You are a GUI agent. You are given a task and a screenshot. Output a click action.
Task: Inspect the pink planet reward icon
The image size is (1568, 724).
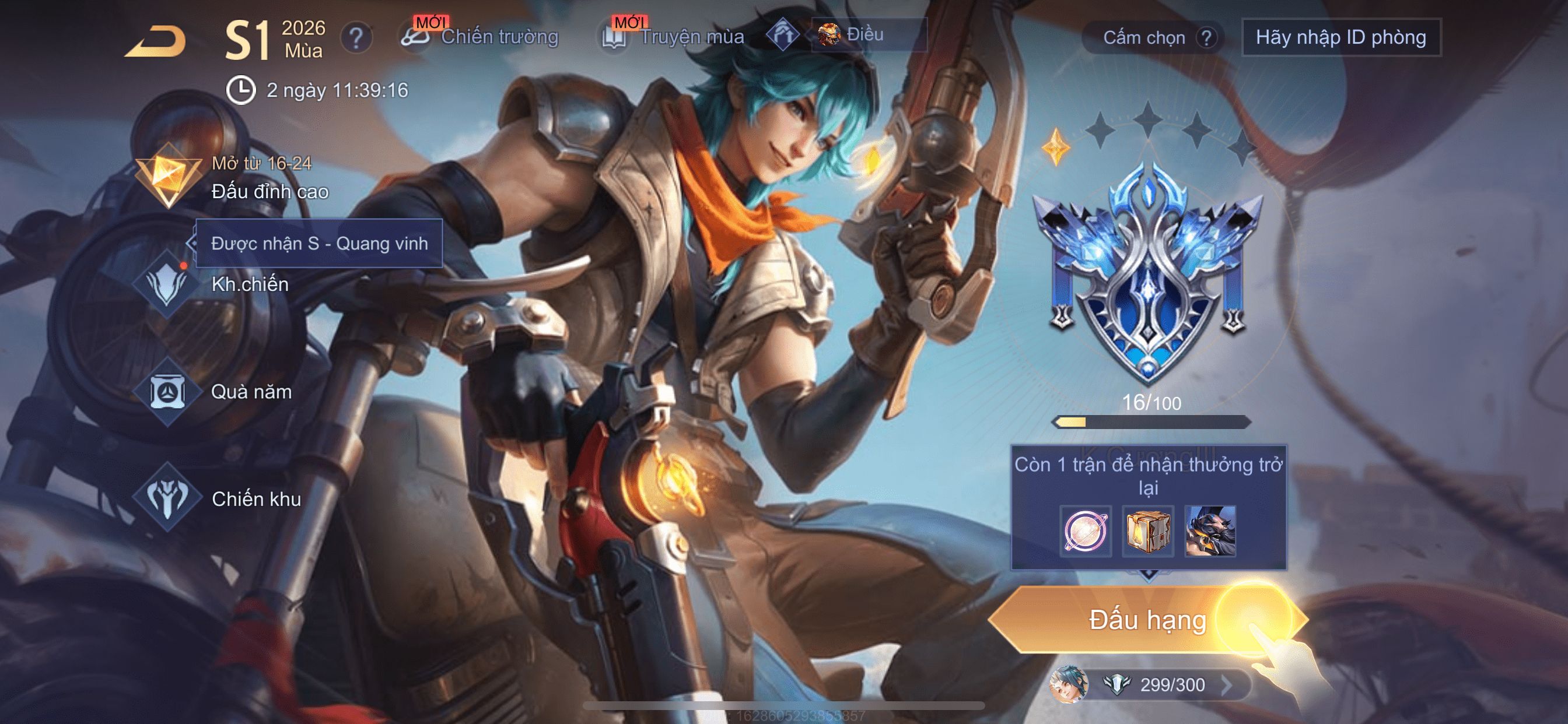[1084, 530]
